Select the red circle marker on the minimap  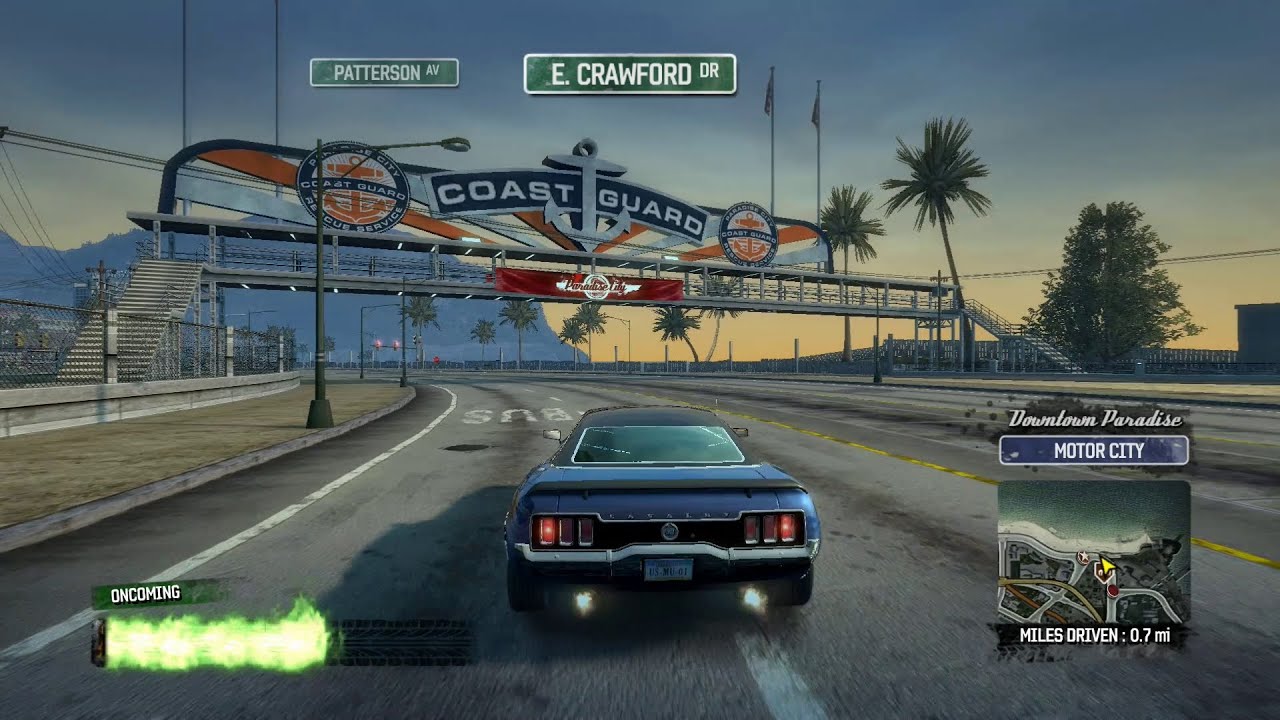click(1112, 591)
